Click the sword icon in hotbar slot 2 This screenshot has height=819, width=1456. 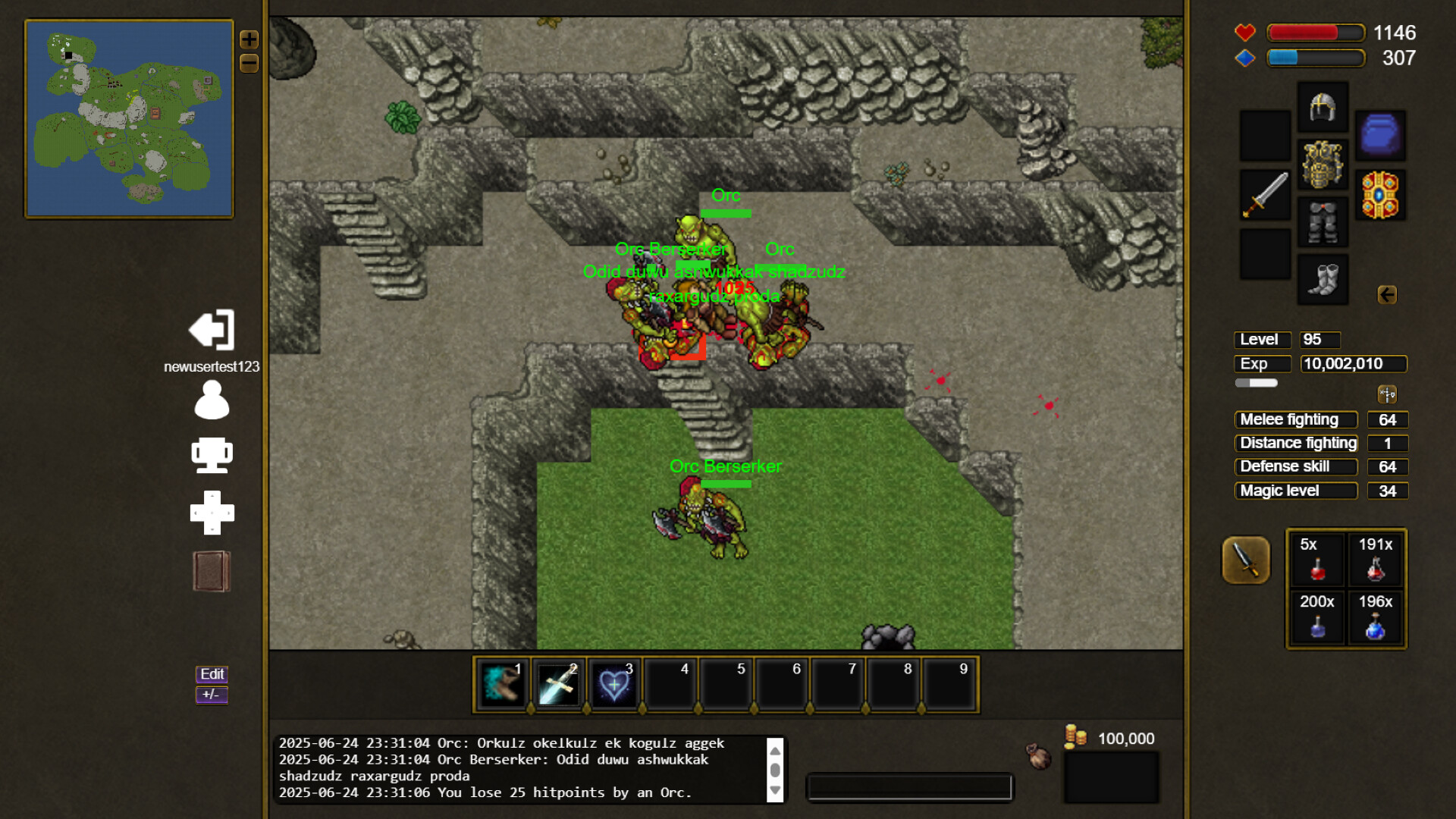[x=559, y=684]
